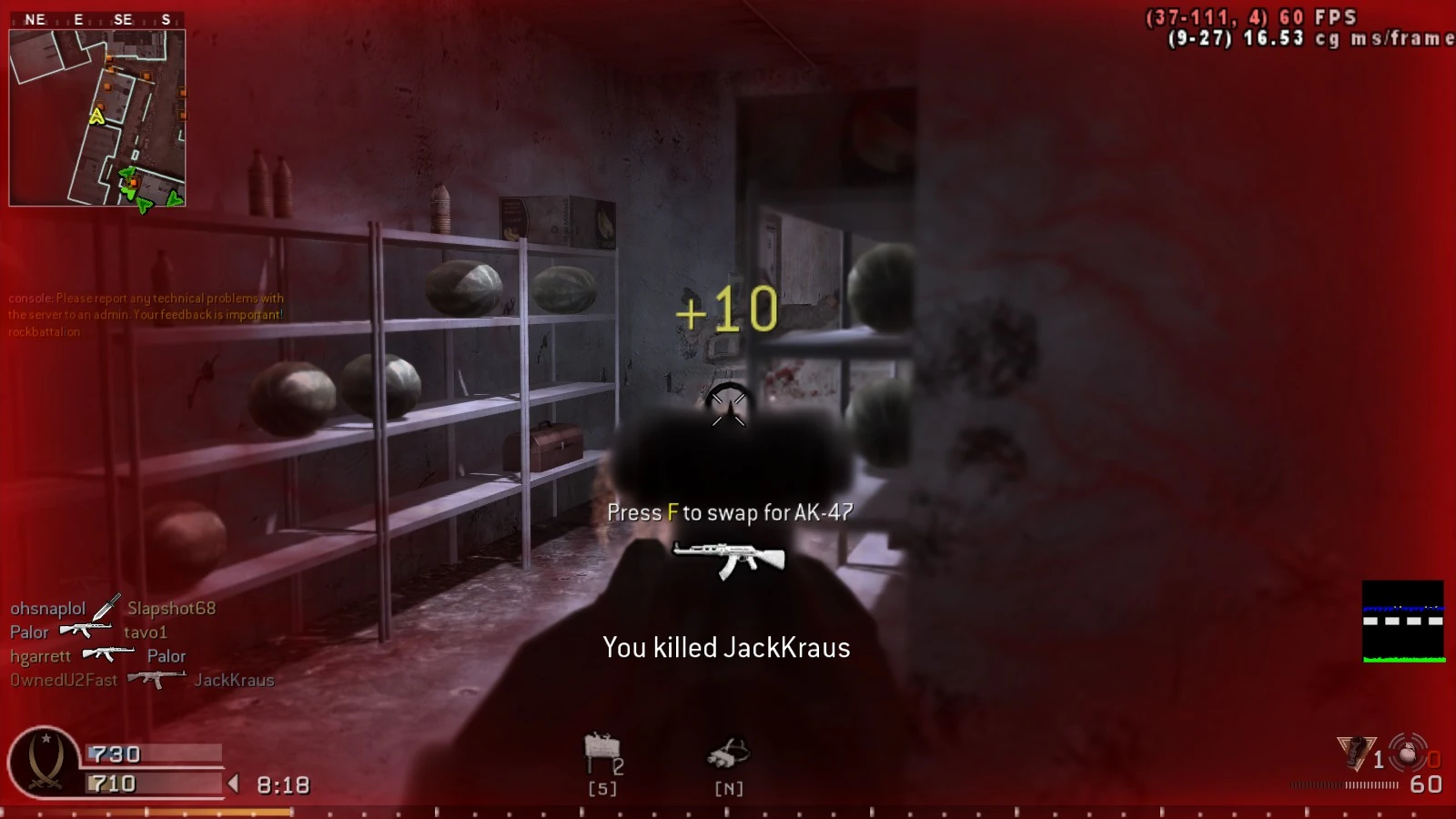Click the 8:18 match timer
Image resolution: width=1456 pixels, height=819 pixels.
coord(282,784)
